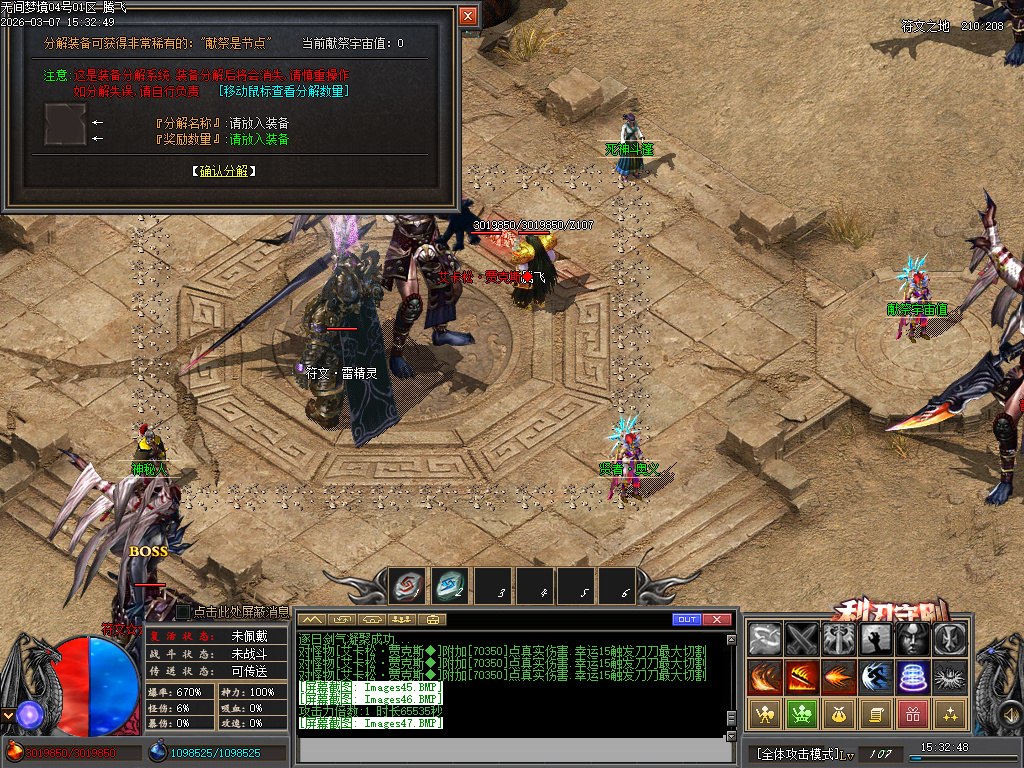
Task: Tick the 点击此处屏蔽消息 message-block checkbox
Action: [183, 611]
